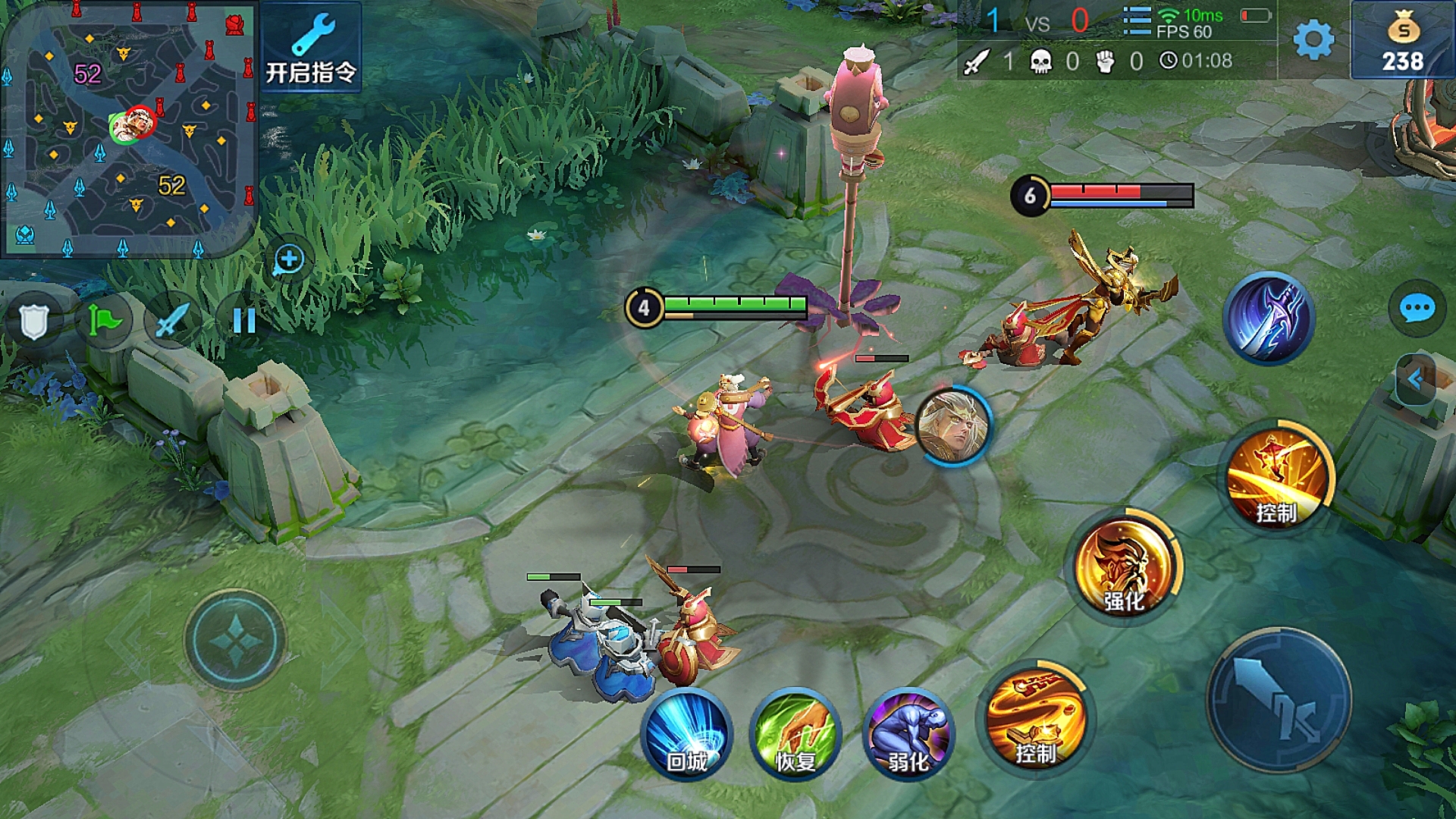Open the minimap
Screen dimensions: 1456x819
tap(129, 129)
